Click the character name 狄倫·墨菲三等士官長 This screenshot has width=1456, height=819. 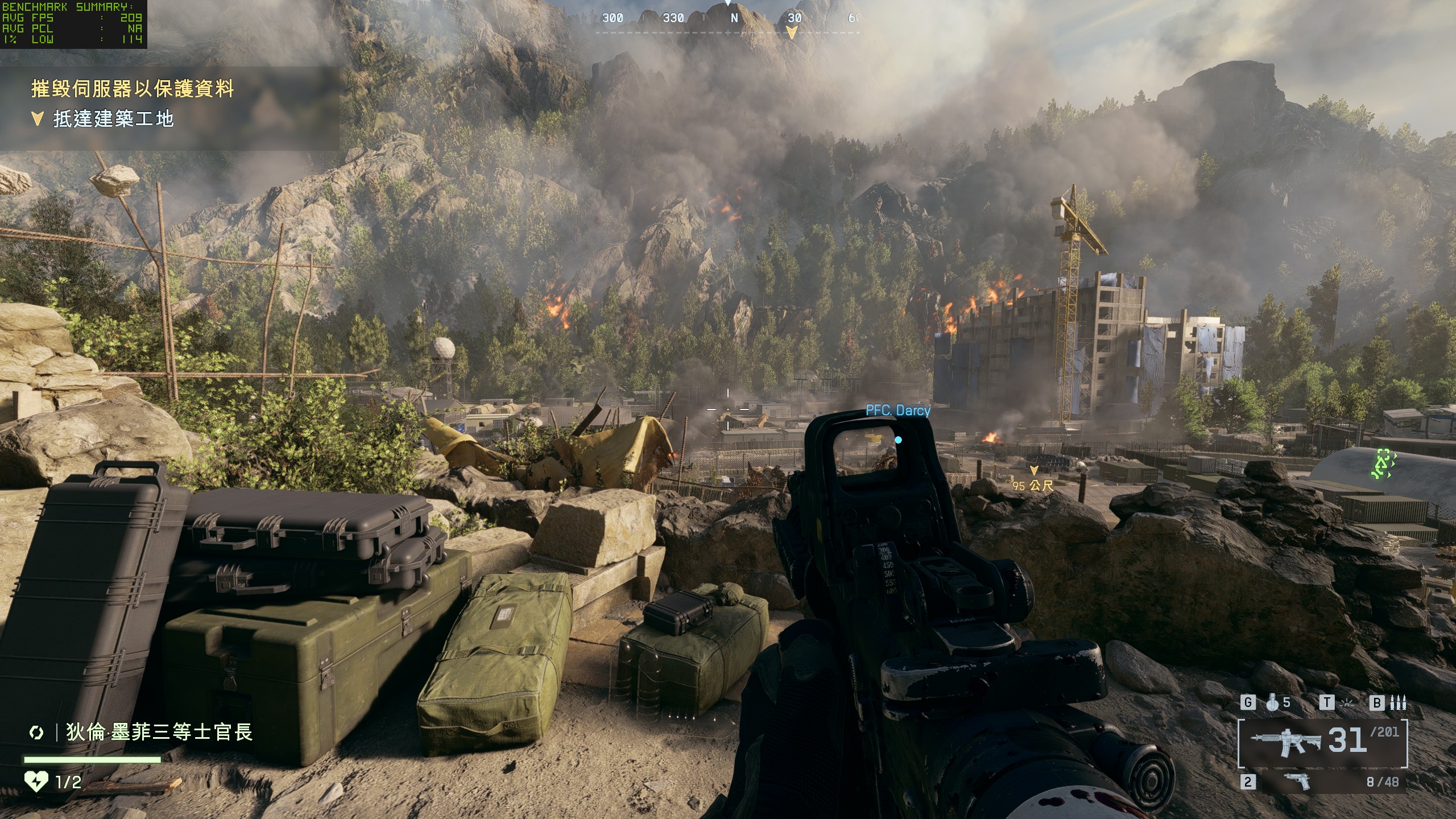[x=159, y=732]
